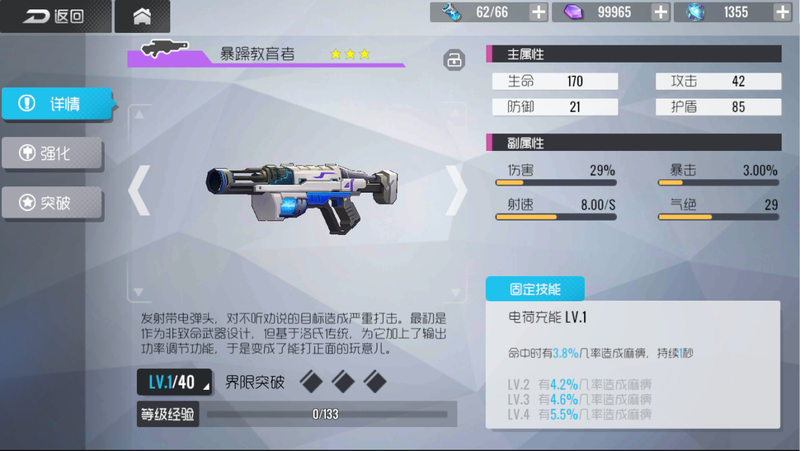
Task: Show the previous weapon with left arrow
Action: (x=140, y=189)
